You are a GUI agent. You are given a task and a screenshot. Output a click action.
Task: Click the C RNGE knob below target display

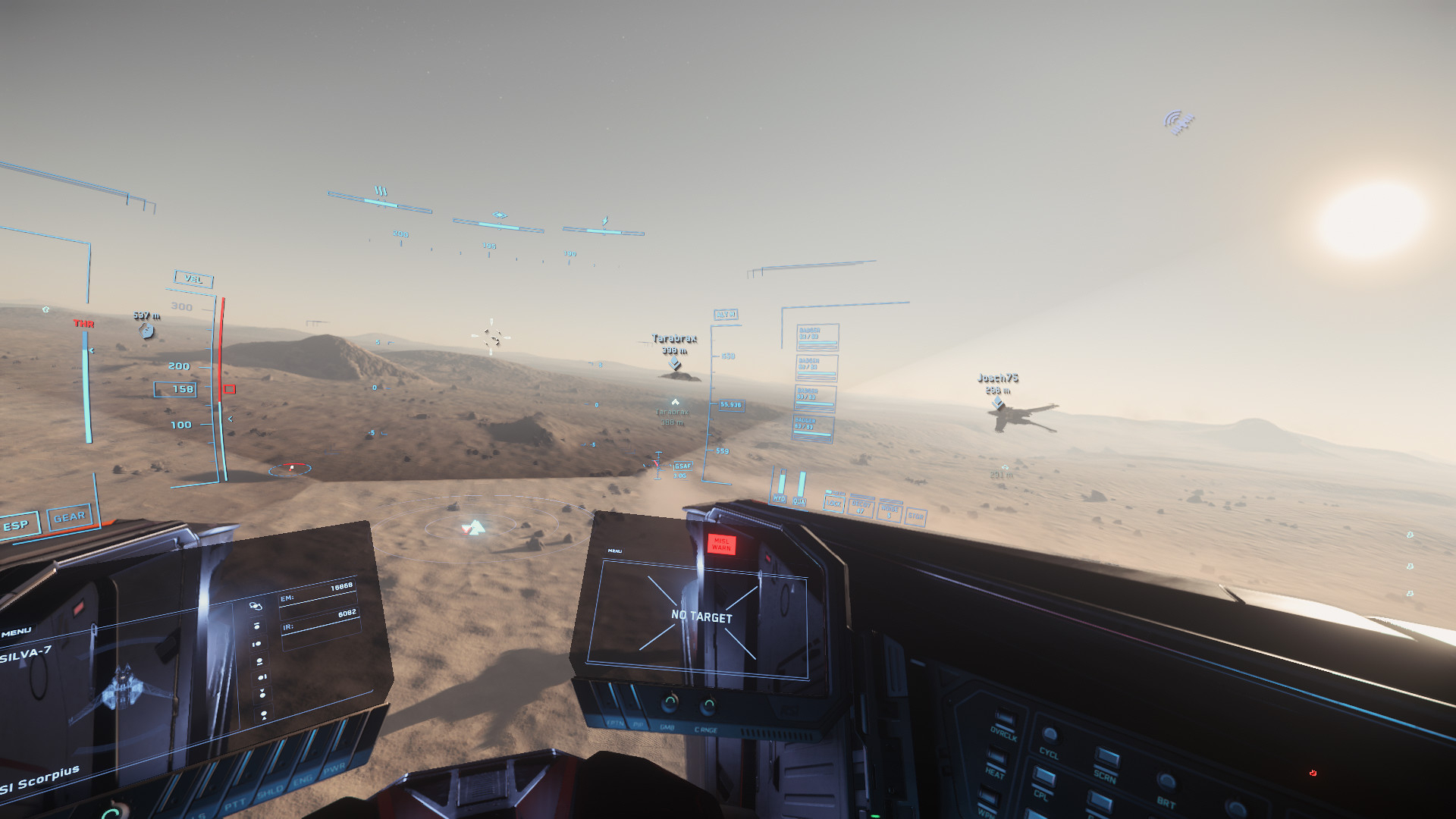click(x=707, y=708)
